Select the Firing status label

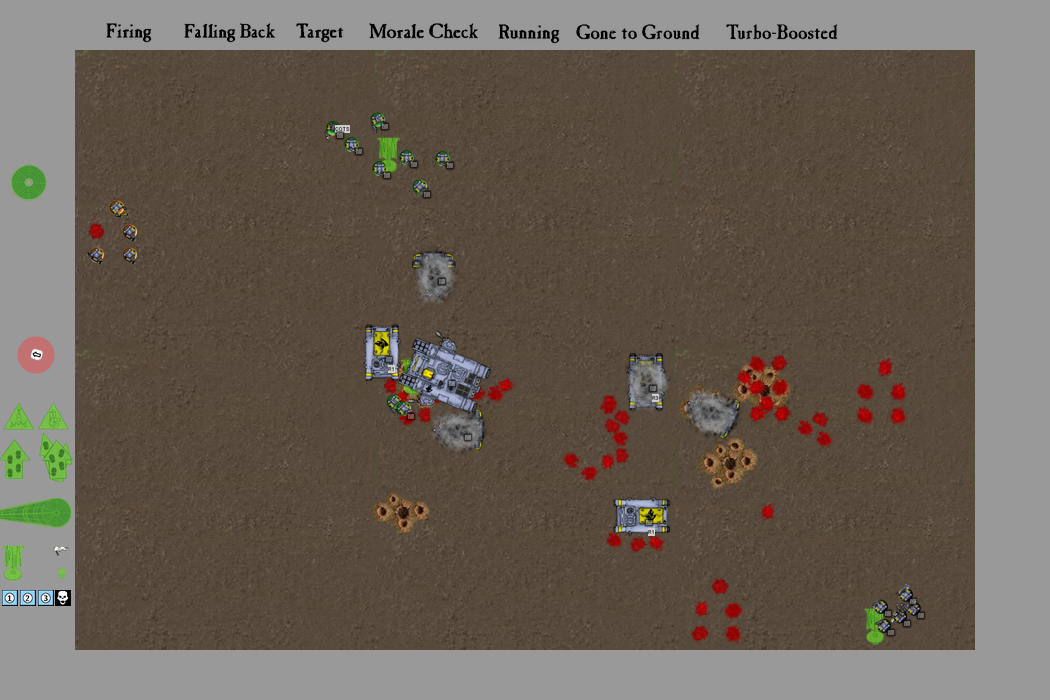pyautogui.click(x=129, y=32)
